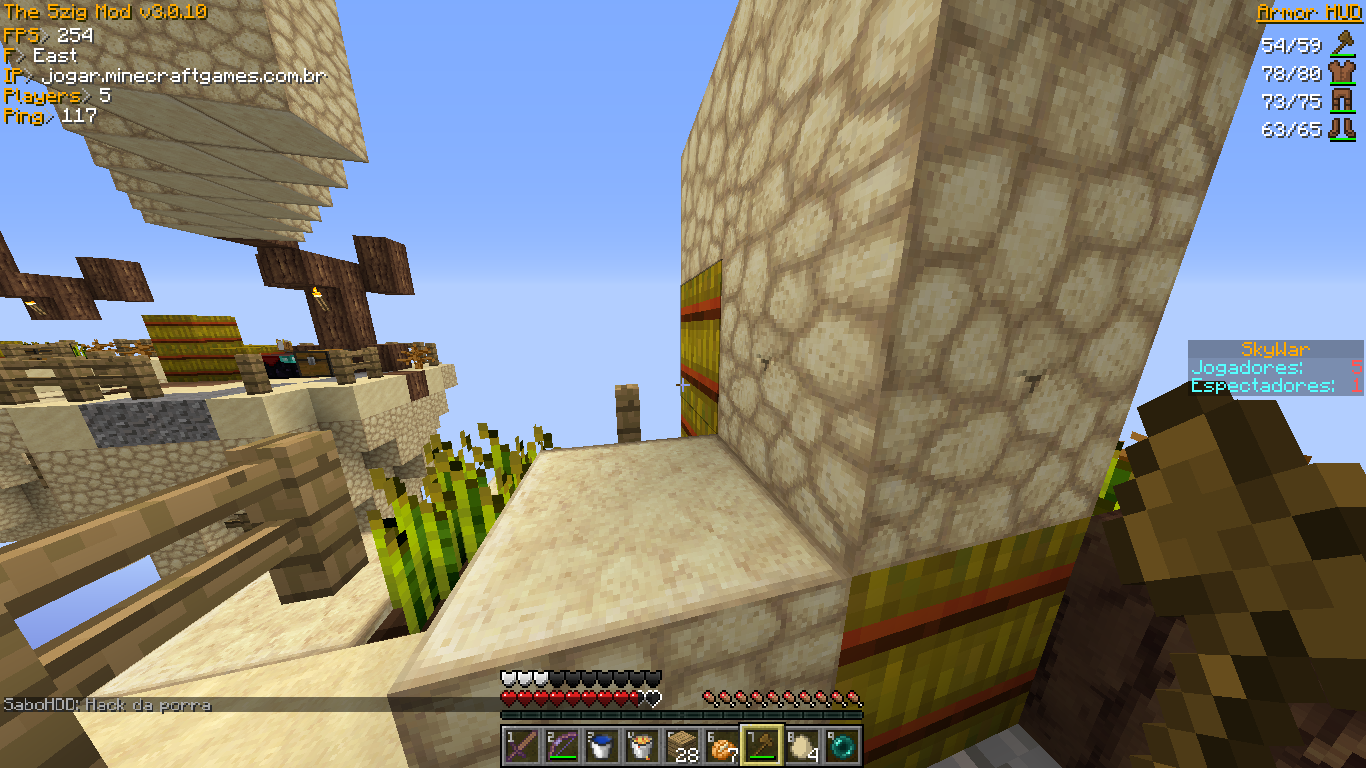Select the wooden axe in slot 7
Image resolution: width=1366 pixels, height=768 pixels.
pyautogui.click(x=762, y=745)
